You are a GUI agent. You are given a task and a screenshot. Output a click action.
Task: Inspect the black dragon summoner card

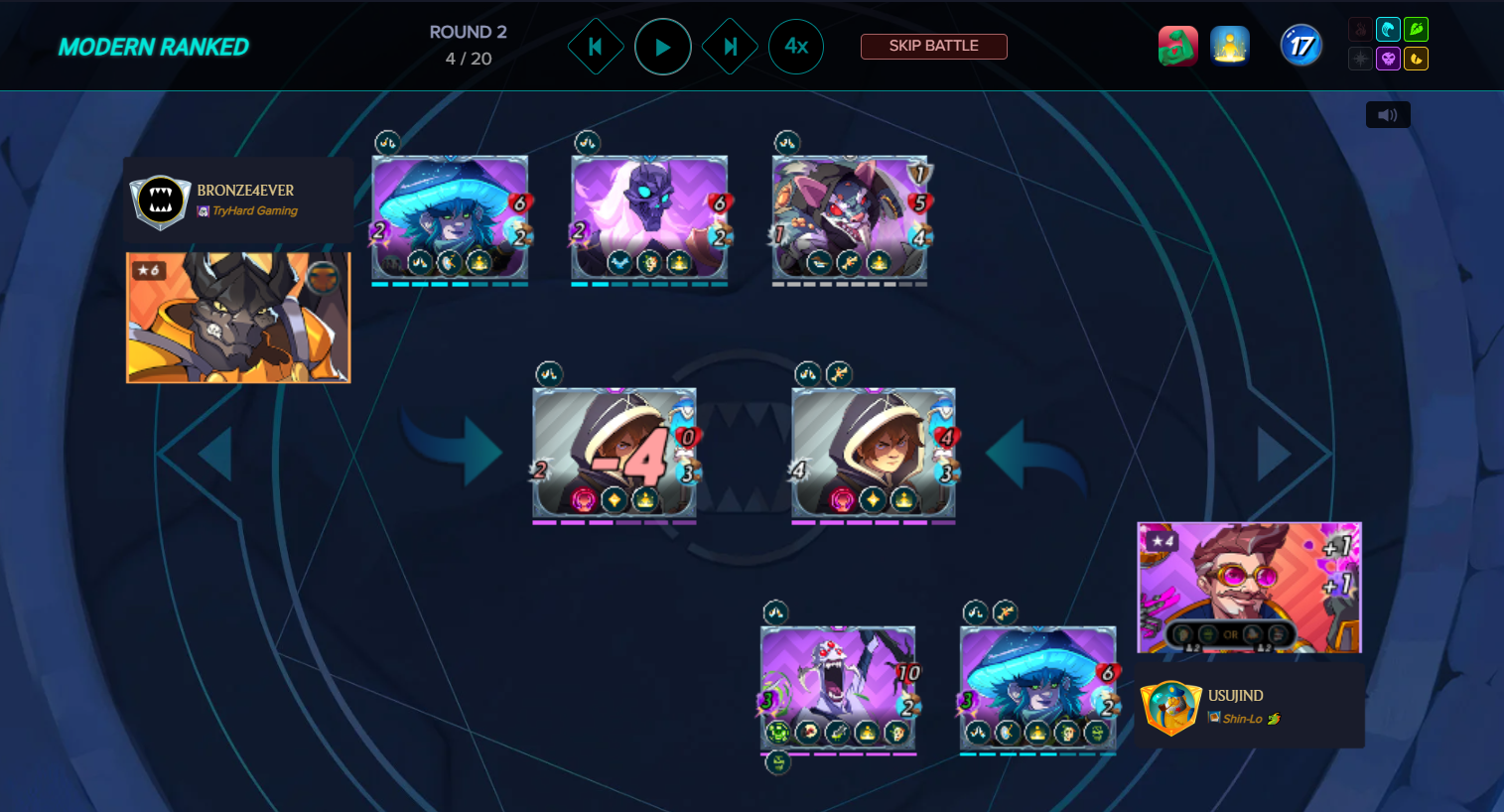click(x=238, y=317)
